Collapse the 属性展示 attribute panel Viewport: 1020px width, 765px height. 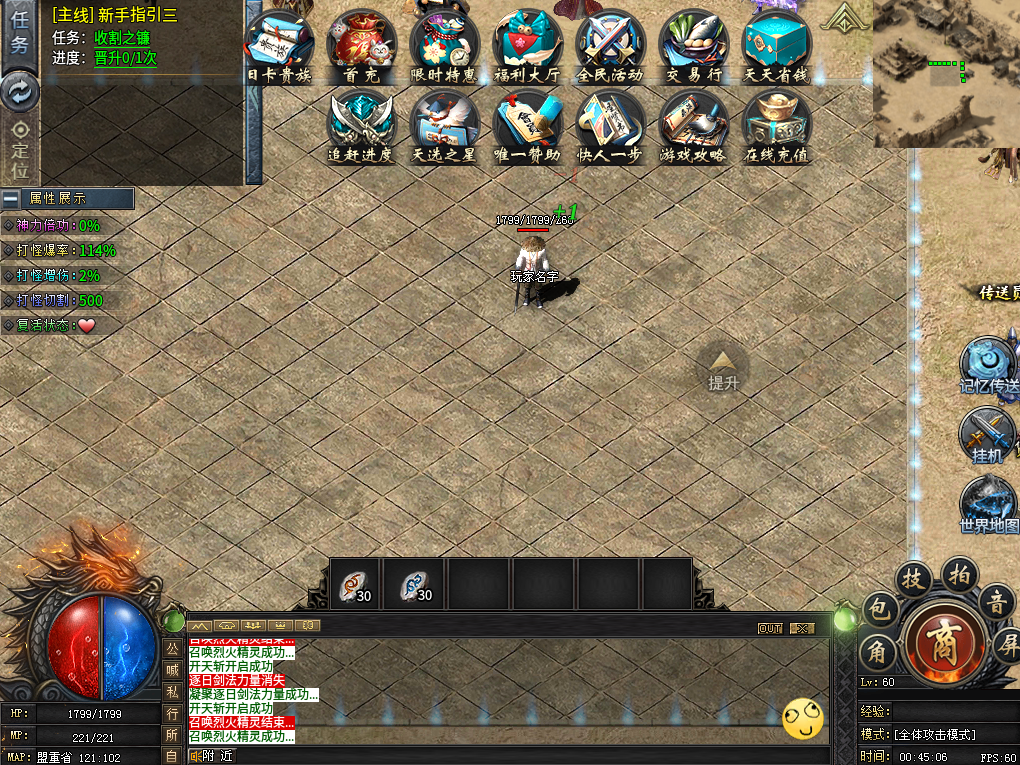click(x=11, y=198)
